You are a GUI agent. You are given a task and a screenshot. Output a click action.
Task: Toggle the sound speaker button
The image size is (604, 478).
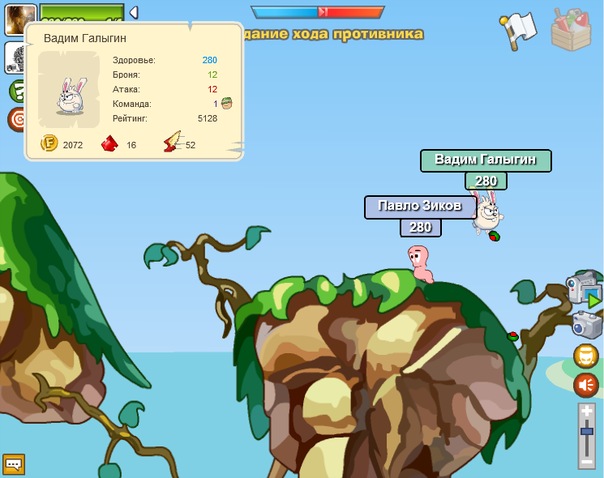coord(585,385)
